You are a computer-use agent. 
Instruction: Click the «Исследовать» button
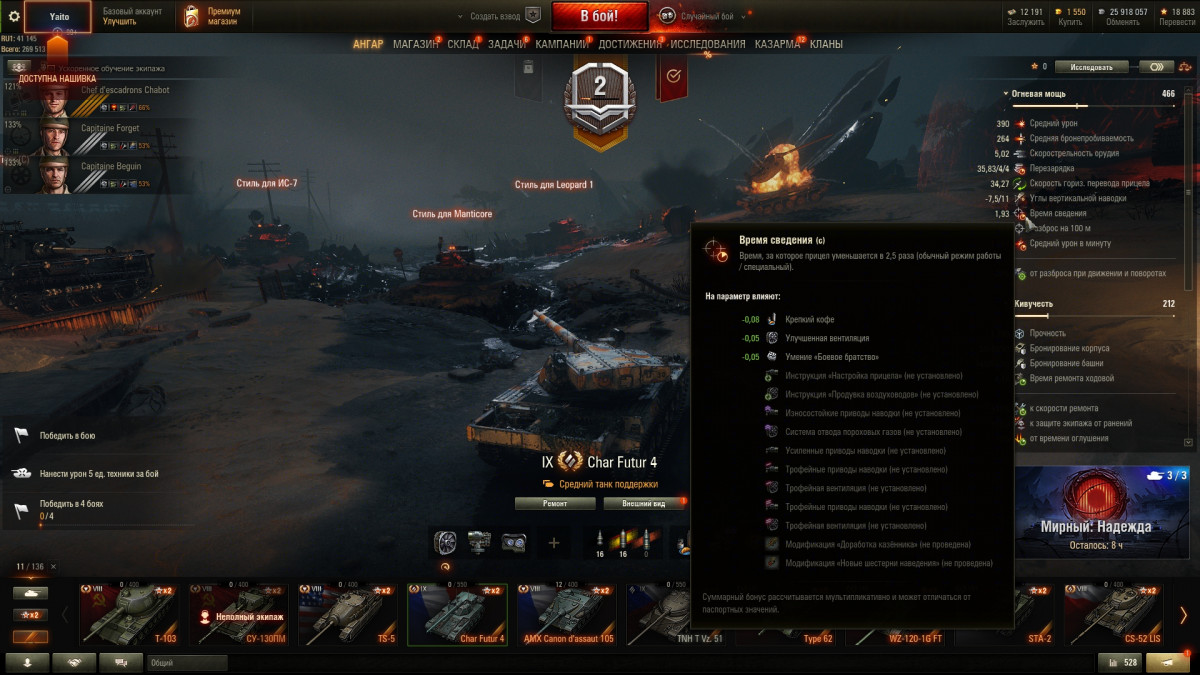click(1091, 67)
